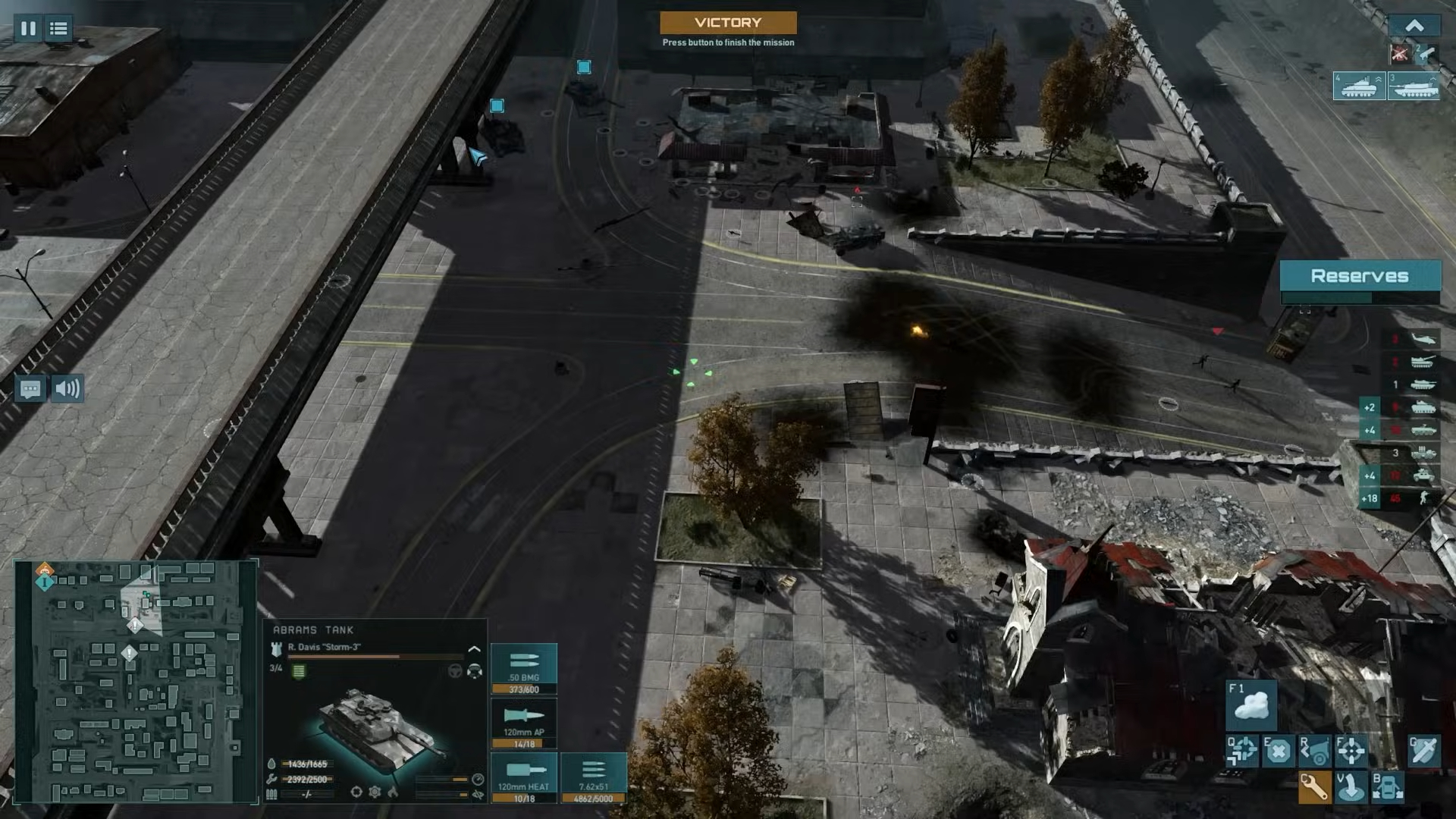Issue the stop order octagon icon
The image size is (1456, 819).
pyautogui.click(x=1278, y=751)
